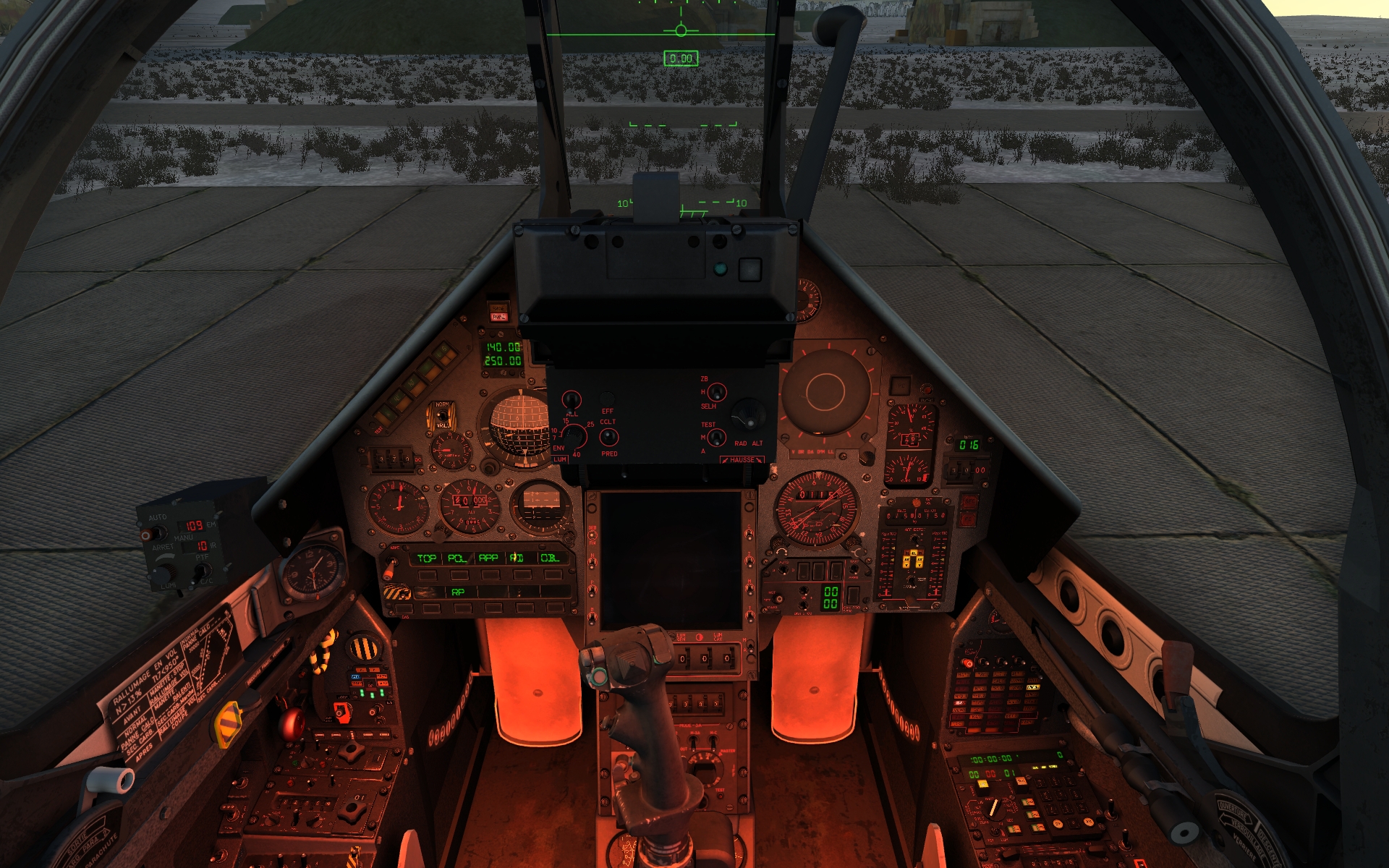Screen dimensions: 1389x868
Task: Click the green elapsed time display on the right console
Action: 990,759
